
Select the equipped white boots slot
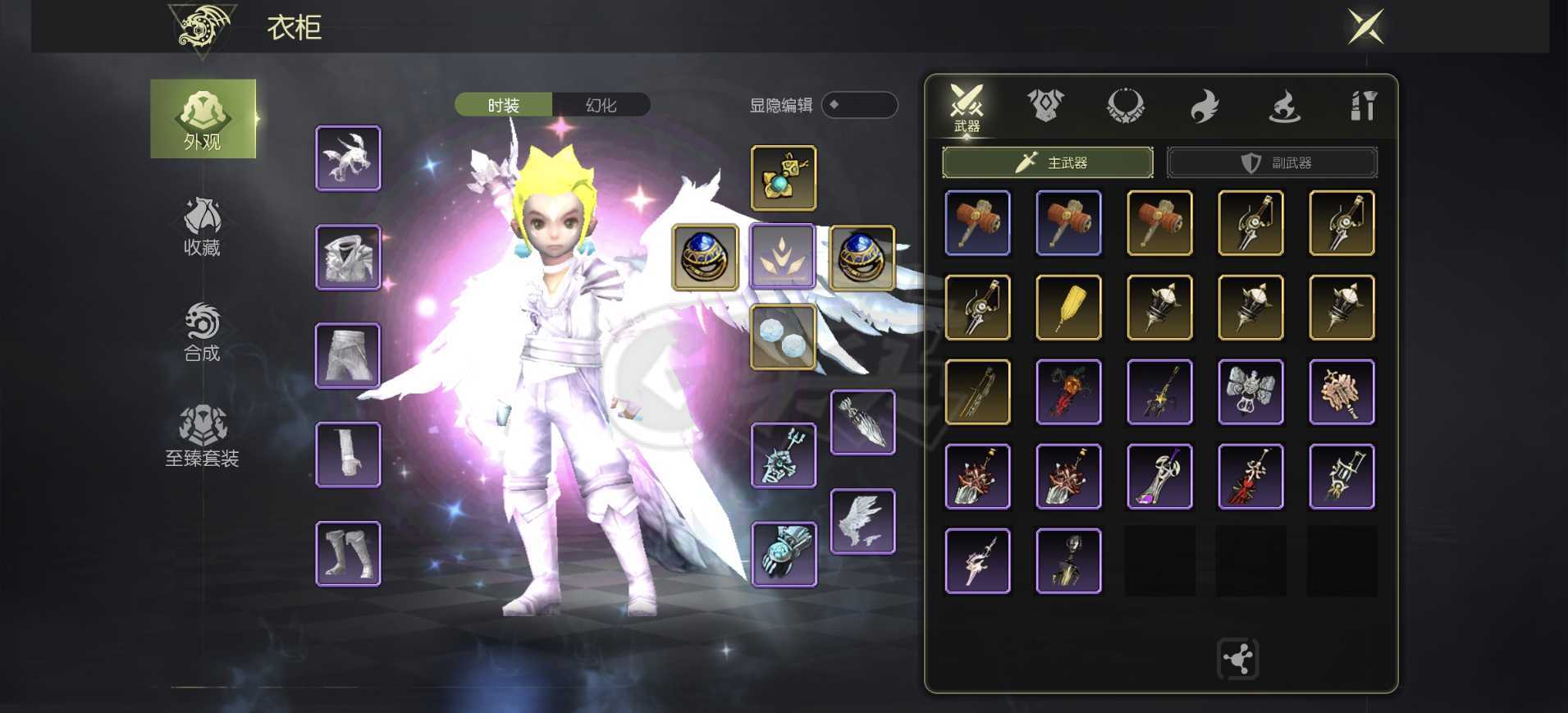(348, 554)
